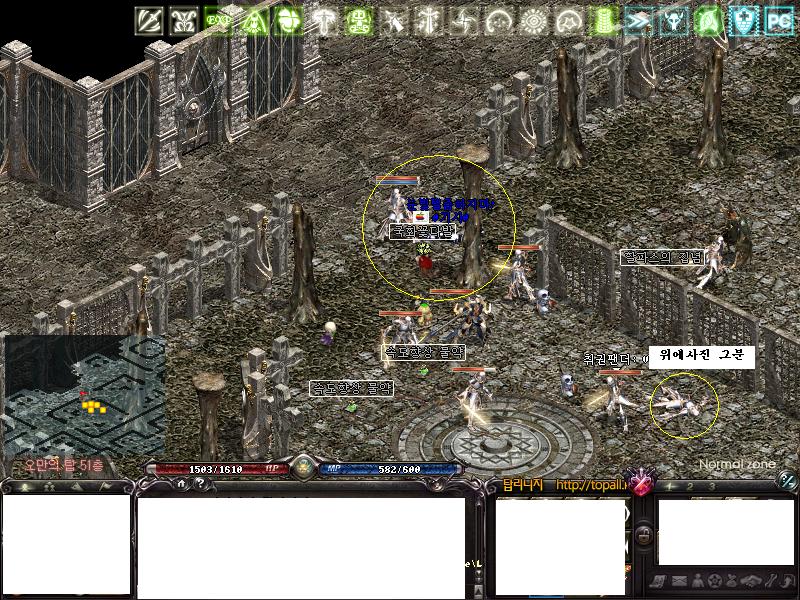Open the mail envelope icon
Screen dimensions: 800x600
coord(679,580)
